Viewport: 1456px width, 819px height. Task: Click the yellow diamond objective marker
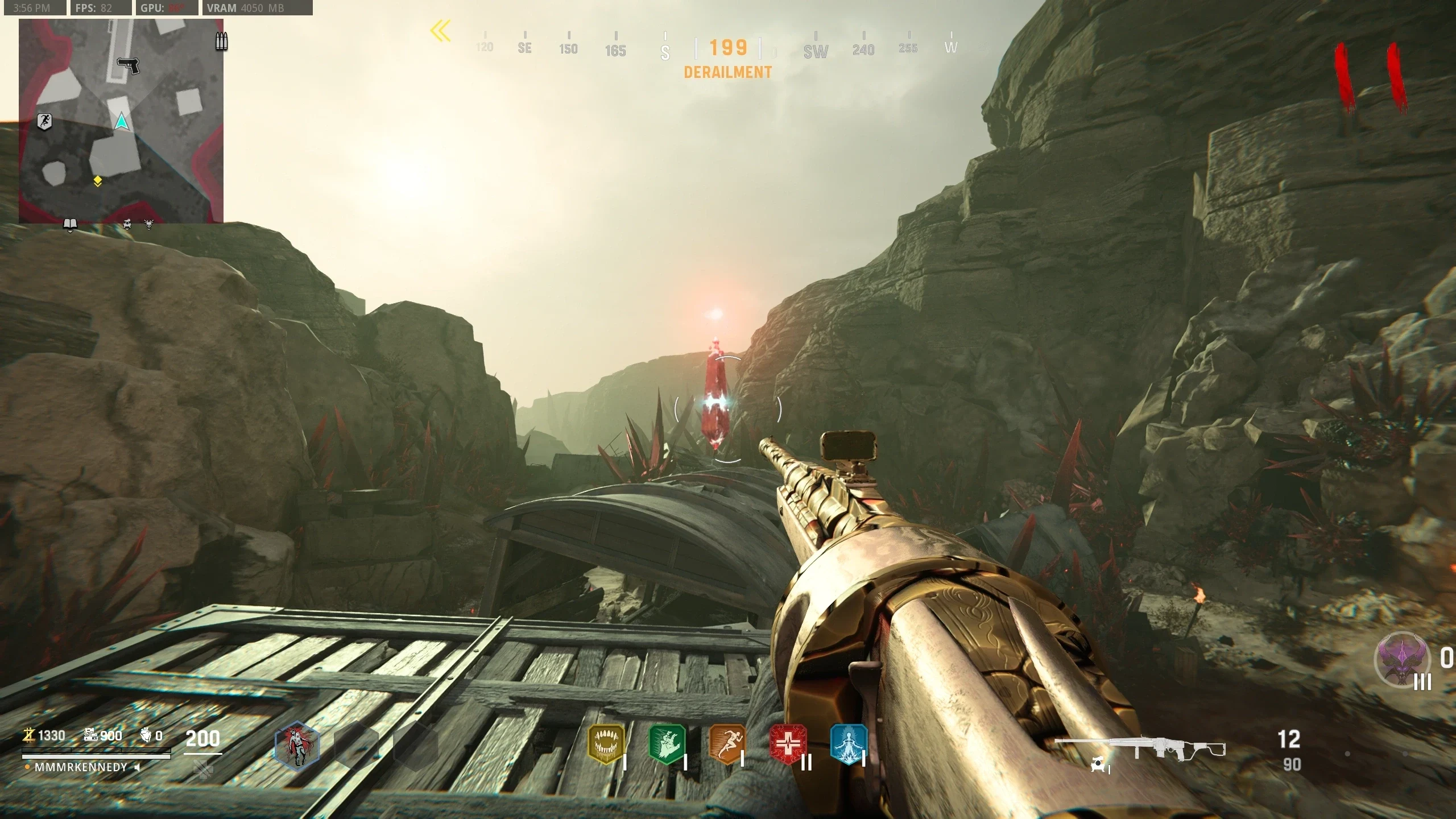coord(98,181)
